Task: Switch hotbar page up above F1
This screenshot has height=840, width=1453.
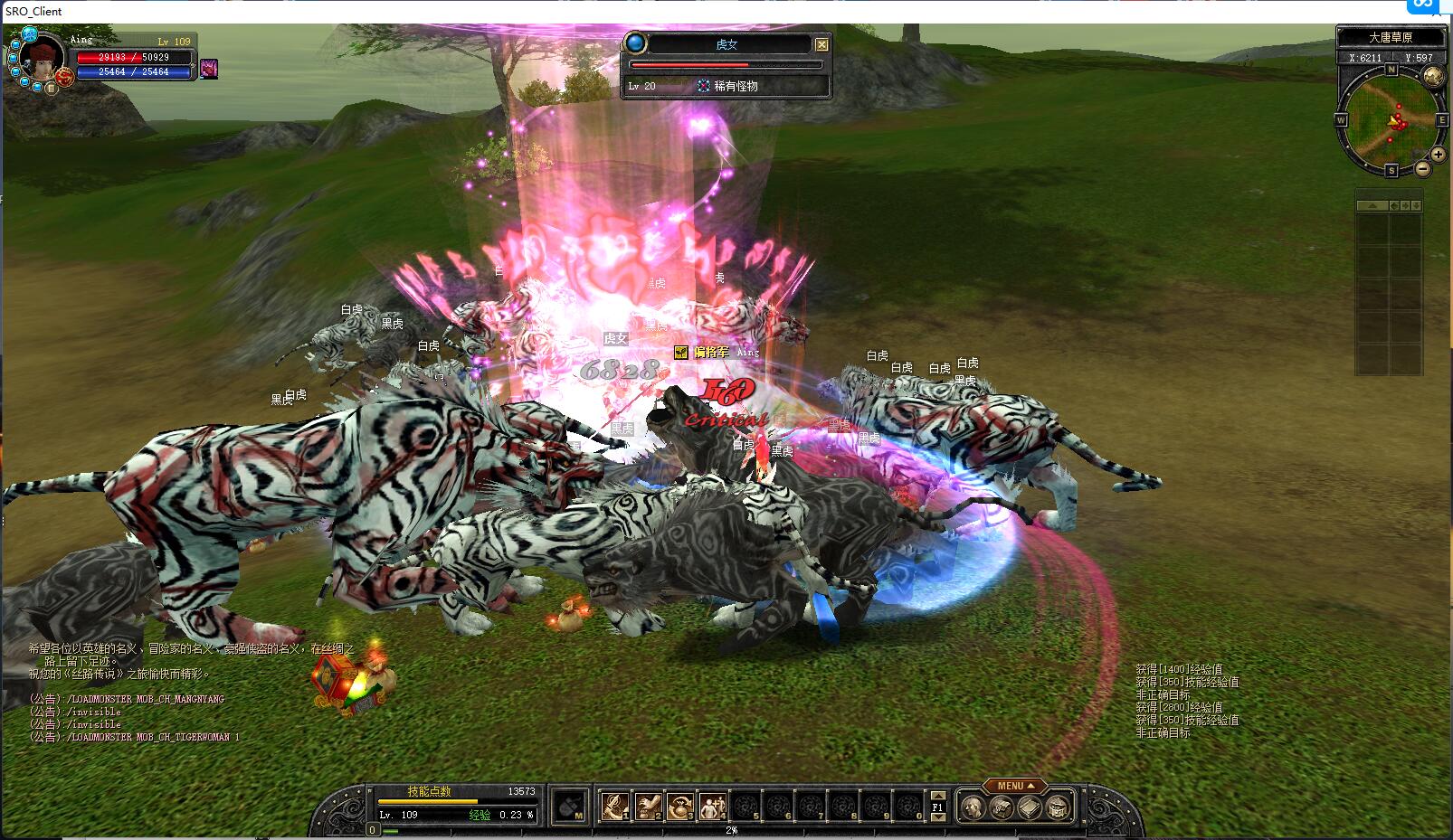Action: 938,796
